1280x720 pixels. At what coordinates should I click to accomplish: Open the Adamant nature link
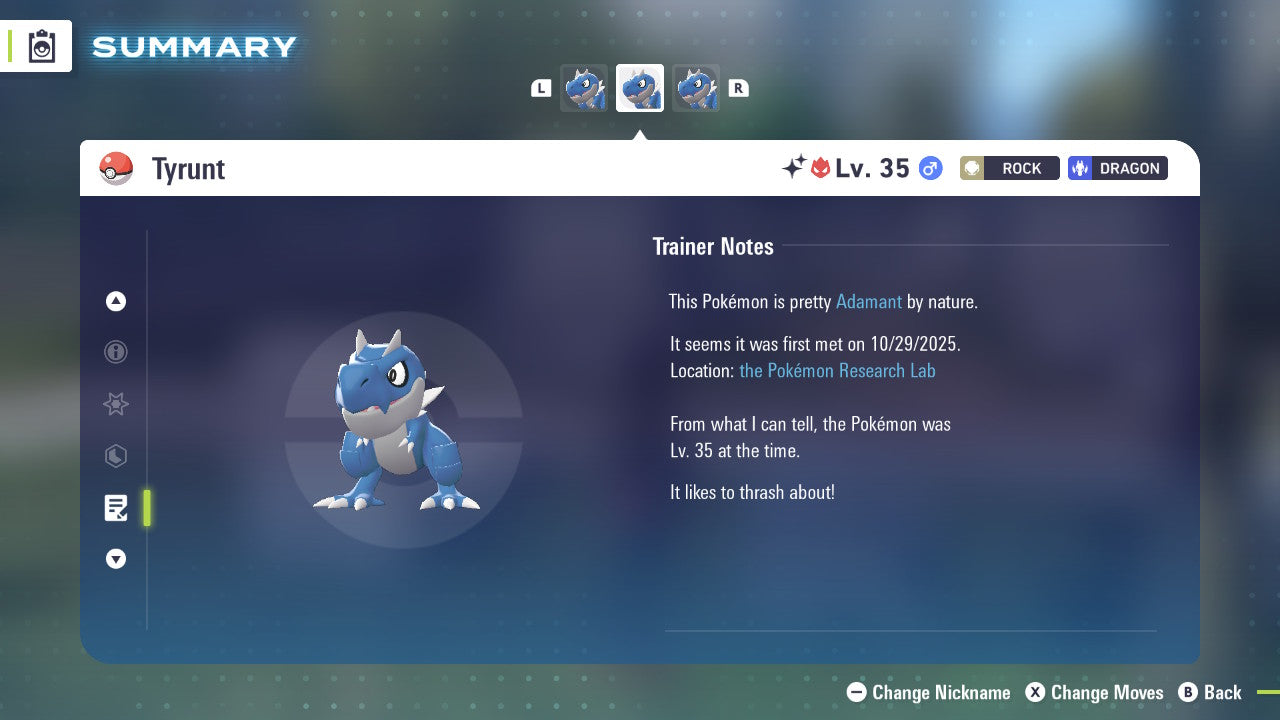pos(869,301)
